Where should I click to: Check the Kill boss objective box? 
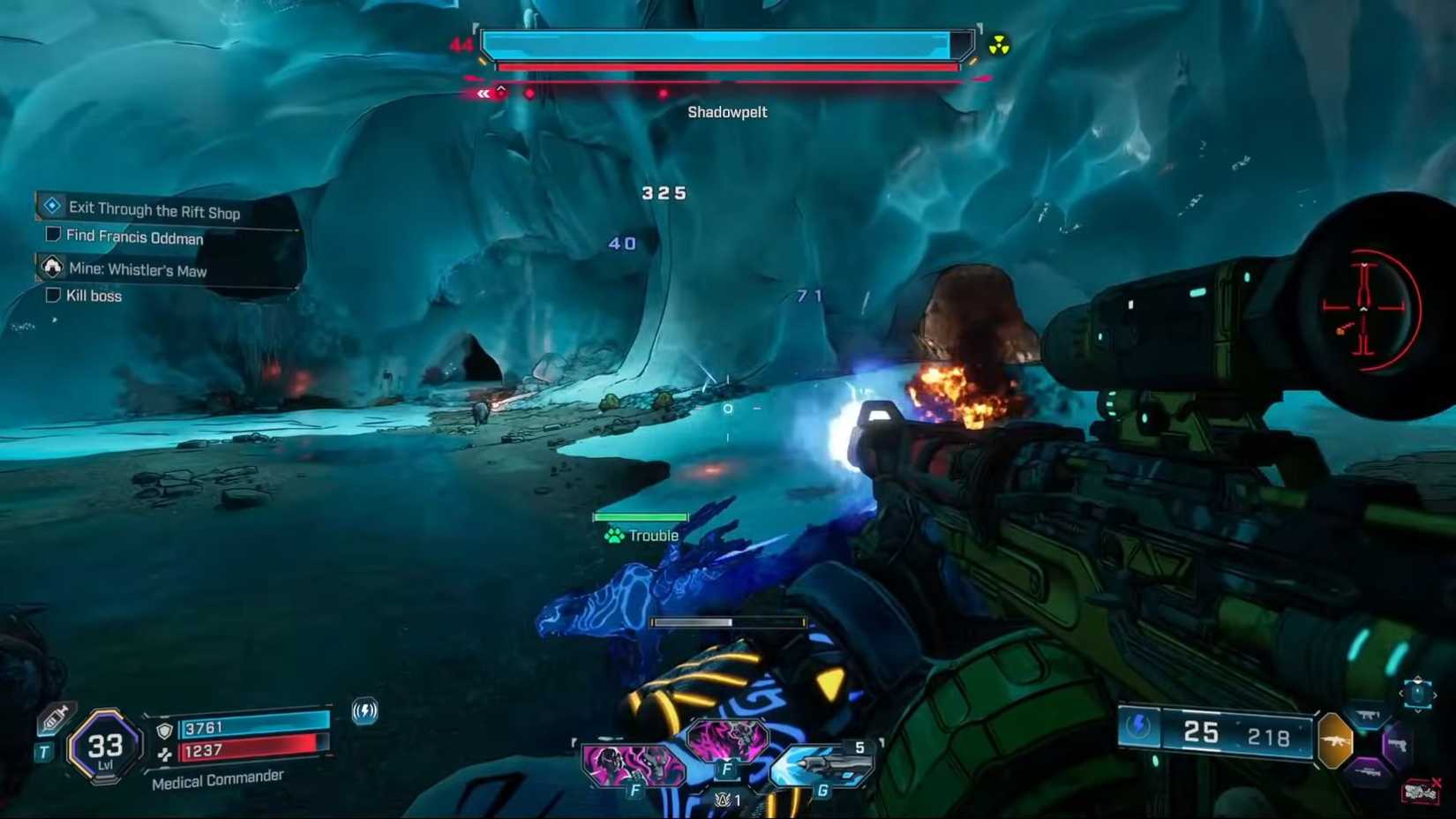[x=53, y=295]
